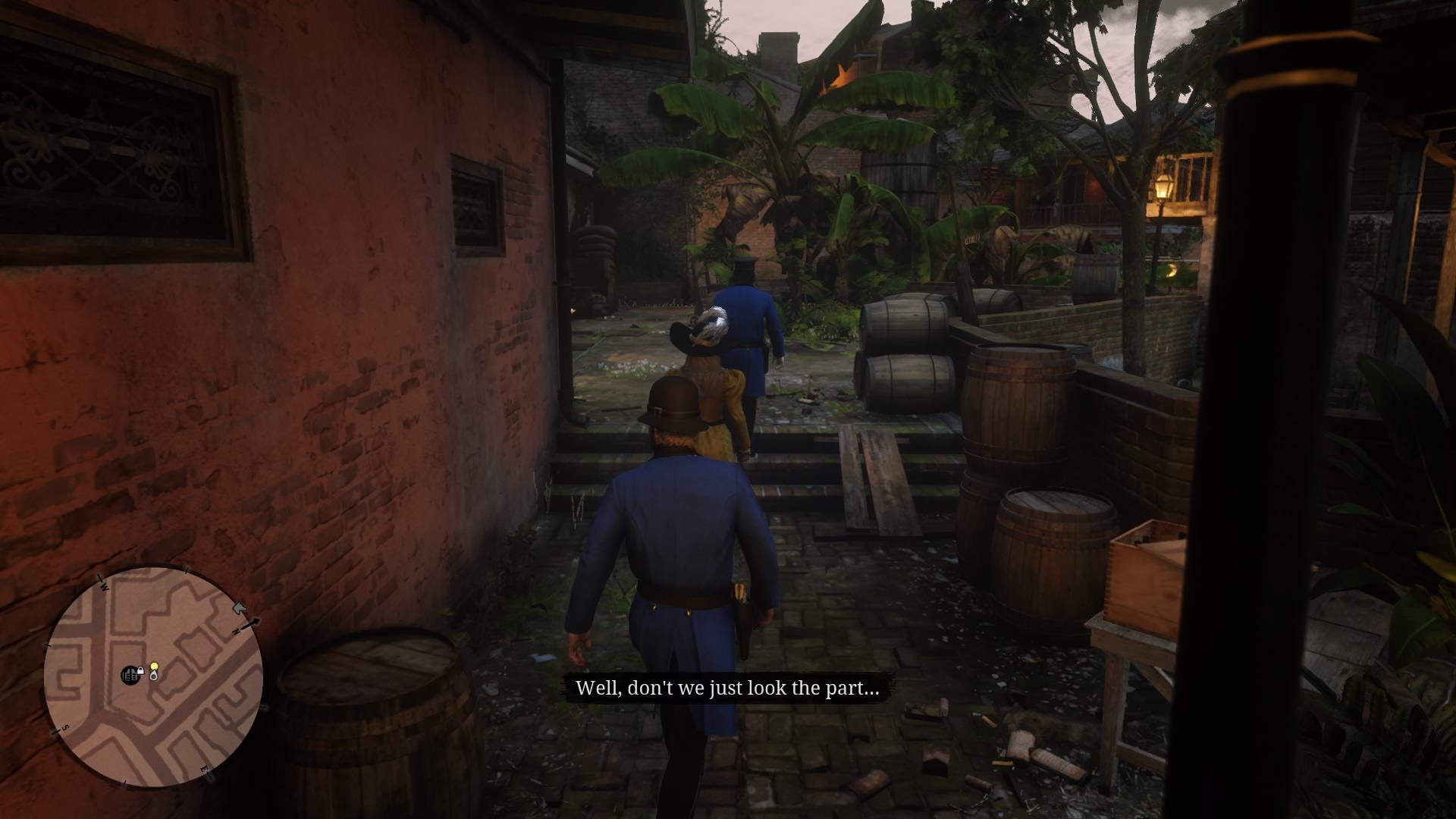The width and height of the screenshot is (1456, 819).
Task: Click the horse indicator on the minimap rim
Action: (240, 608)
